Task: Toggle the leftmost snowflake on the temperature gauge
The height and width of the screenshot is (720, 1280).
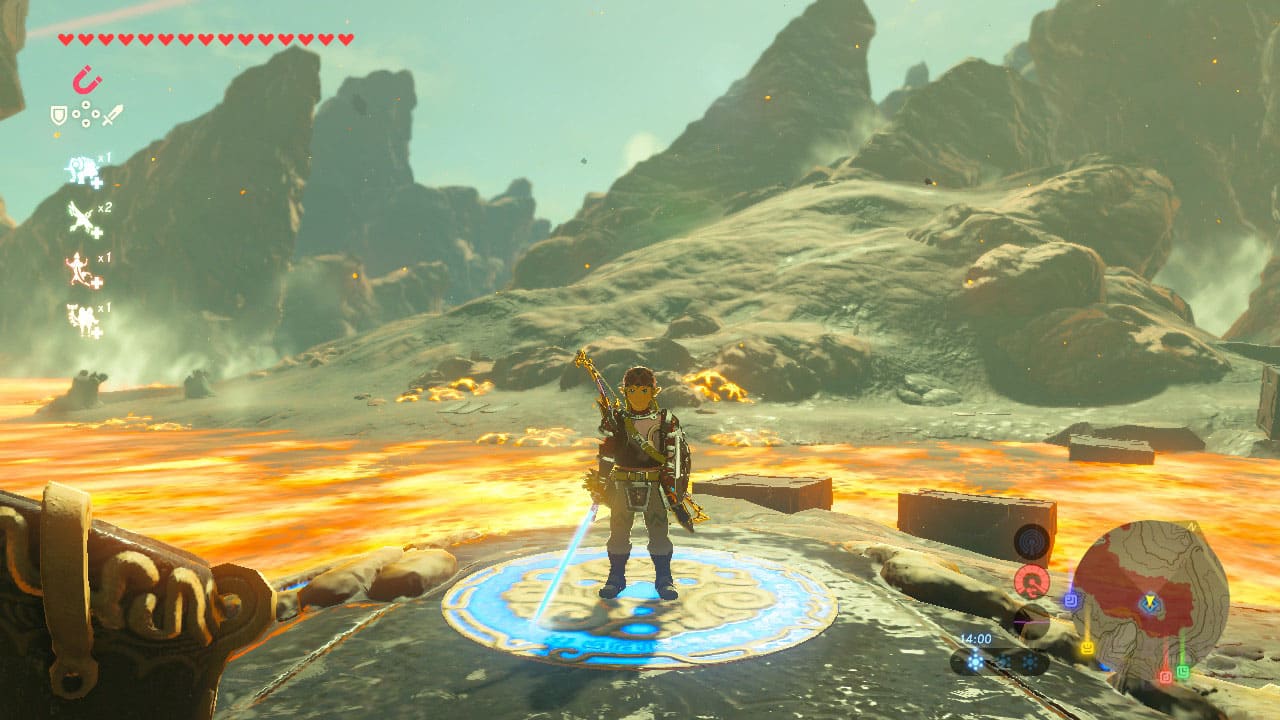Action: (976, 660)
